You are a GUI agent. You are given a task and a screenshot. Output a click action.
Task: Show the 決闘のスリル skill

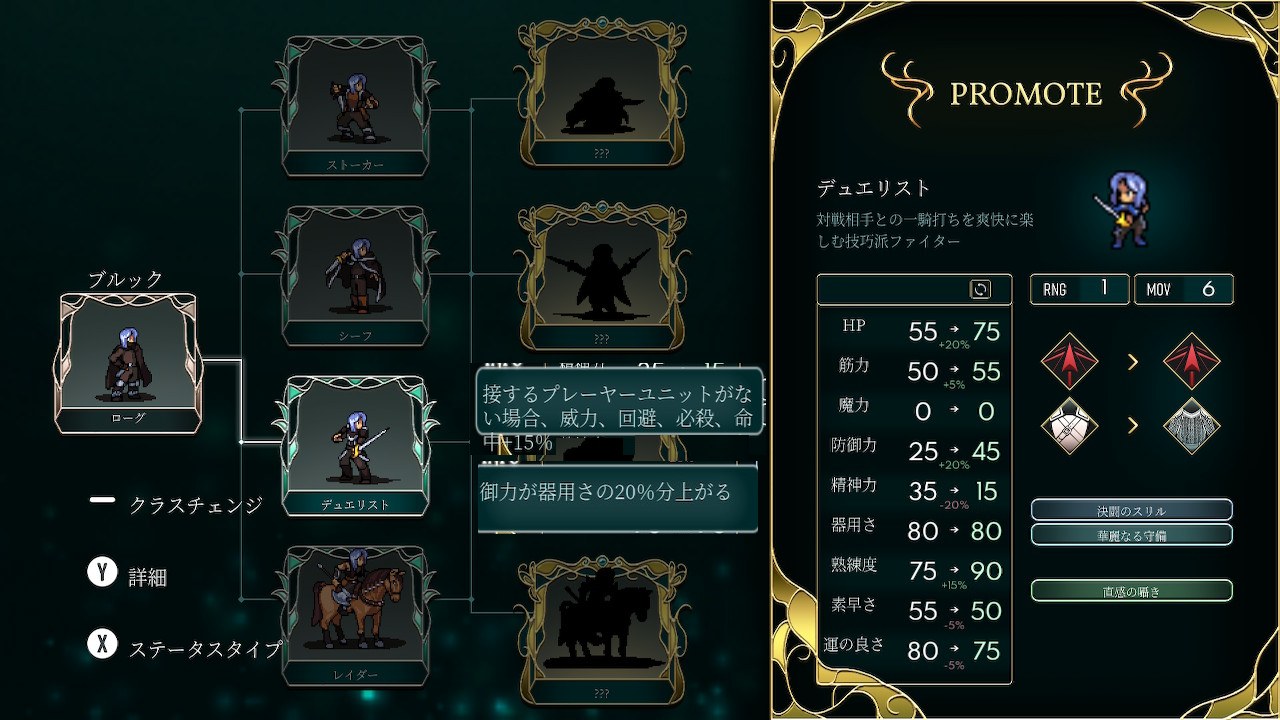(1131, 511)
